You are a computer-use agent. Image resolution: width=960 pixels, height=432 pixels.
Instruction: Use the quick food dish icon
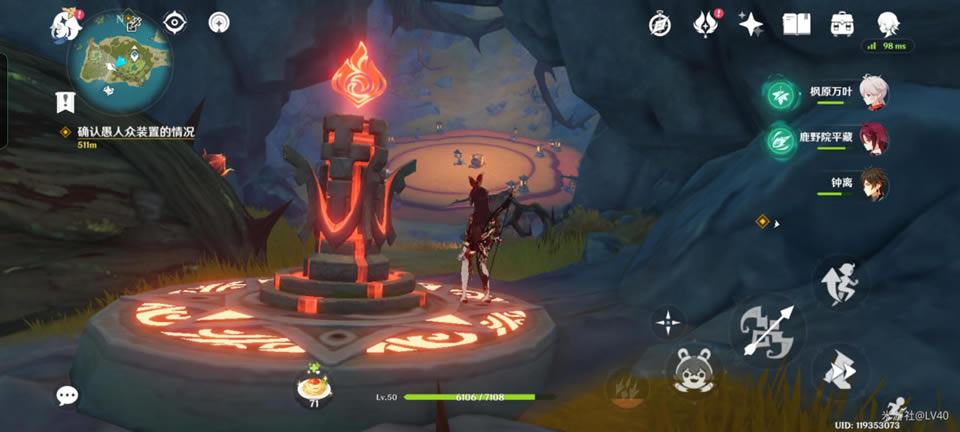tap(313, 385)
